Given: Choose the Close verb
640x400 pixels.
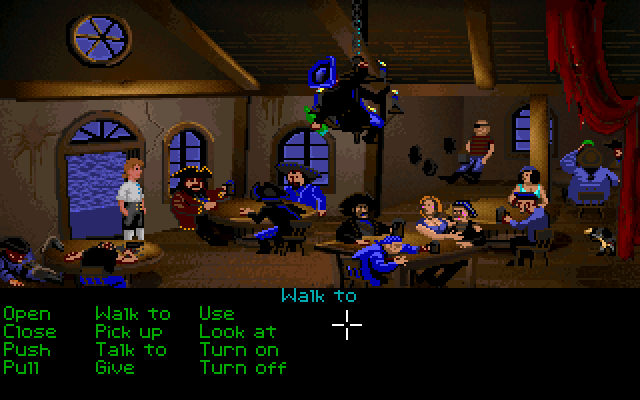Looking at the screenshot, I should point(29,332).
